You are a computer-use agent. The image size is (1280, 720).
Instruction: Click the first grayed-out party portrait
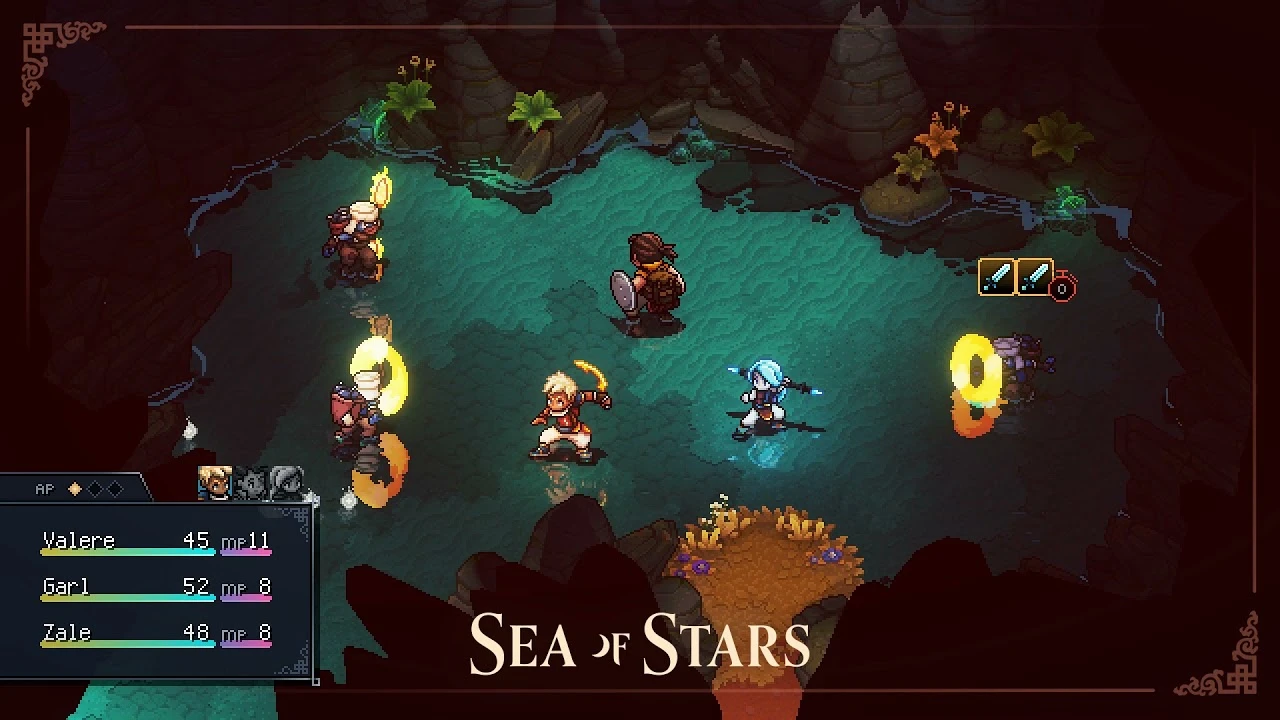tap(252, 482)
